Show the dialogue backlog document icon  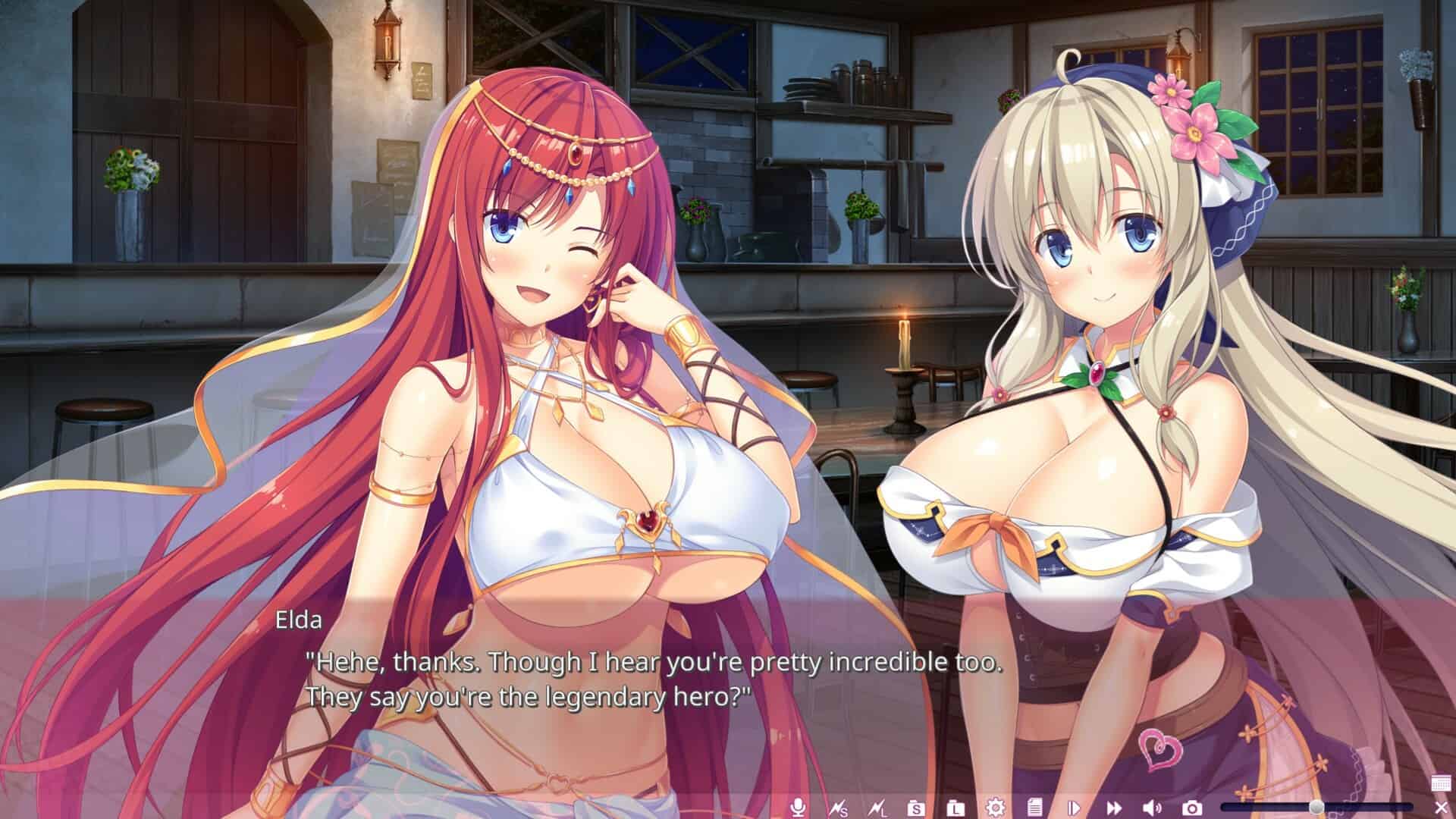point(1035,808)
